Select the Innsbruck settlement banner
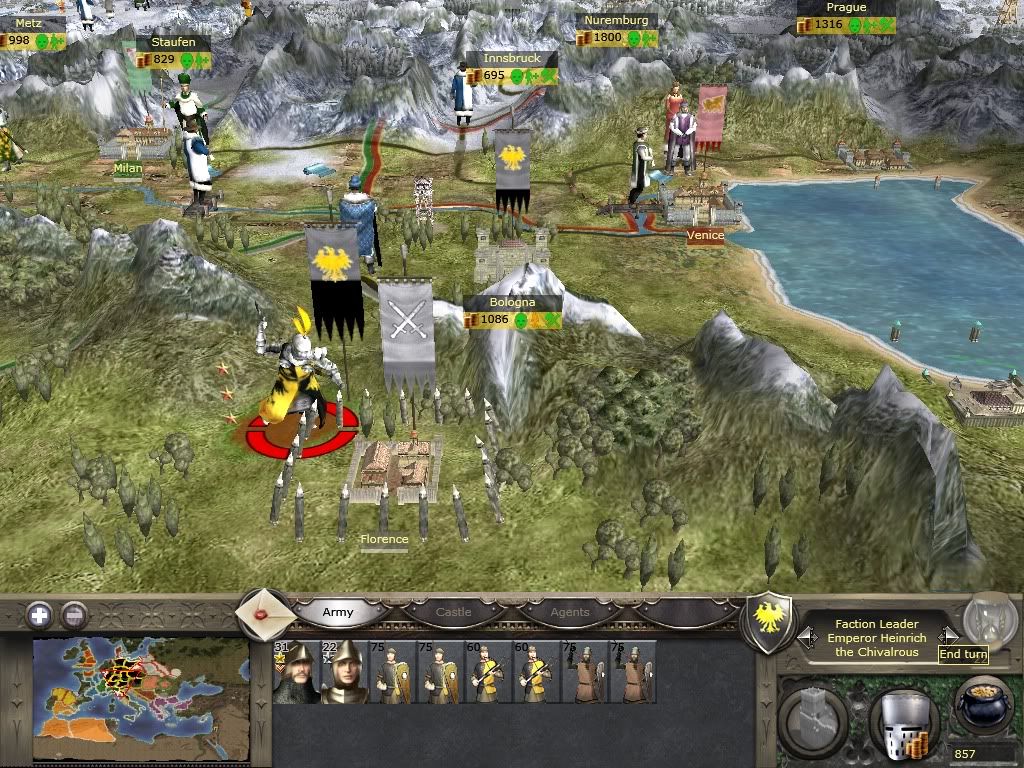The image size is (1024, 768). click(x=512, y=67)
